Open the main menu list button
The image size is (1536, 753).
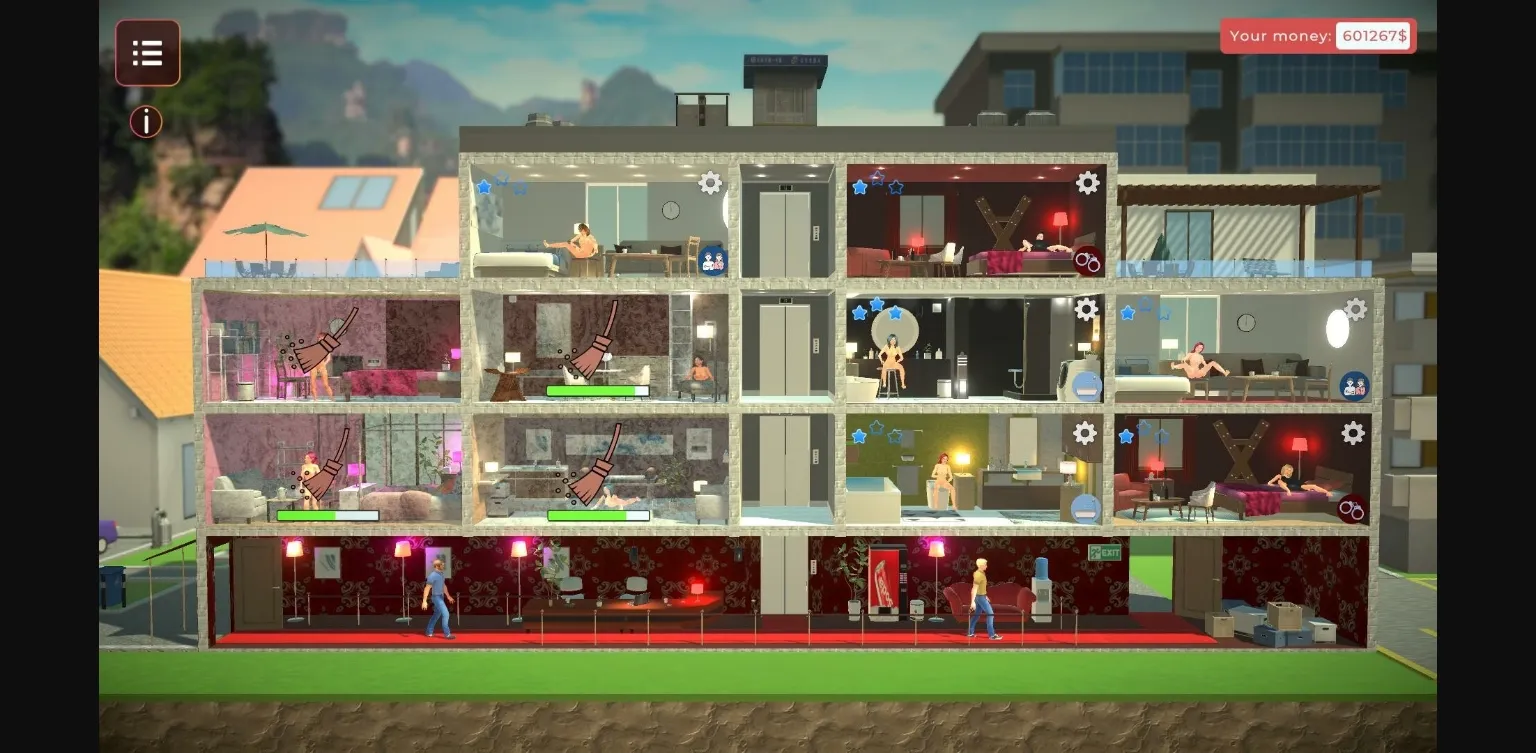click(148, 53)
